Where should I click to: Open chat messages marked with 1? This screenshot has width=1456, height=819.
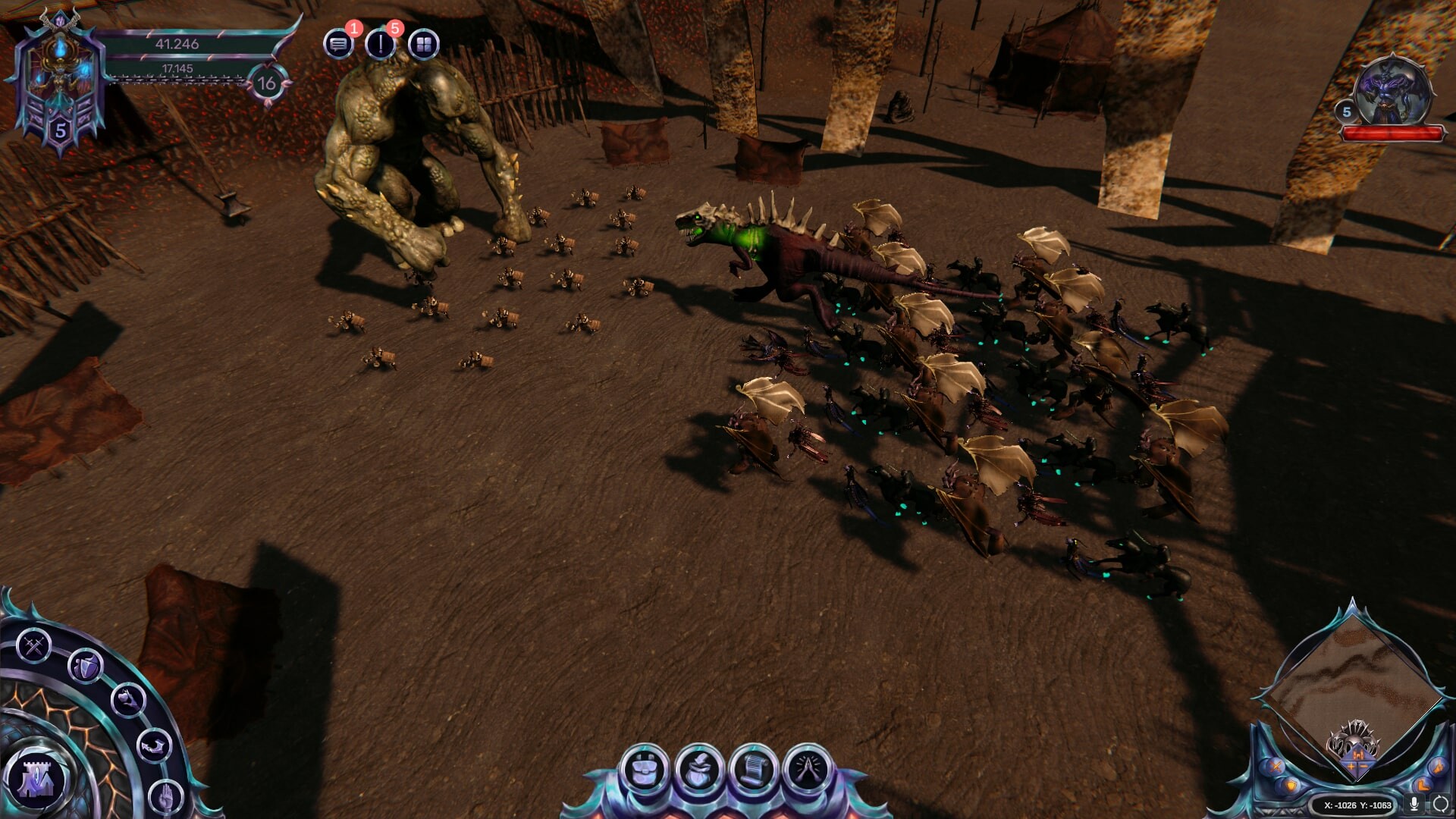click(x=339, y=42)
